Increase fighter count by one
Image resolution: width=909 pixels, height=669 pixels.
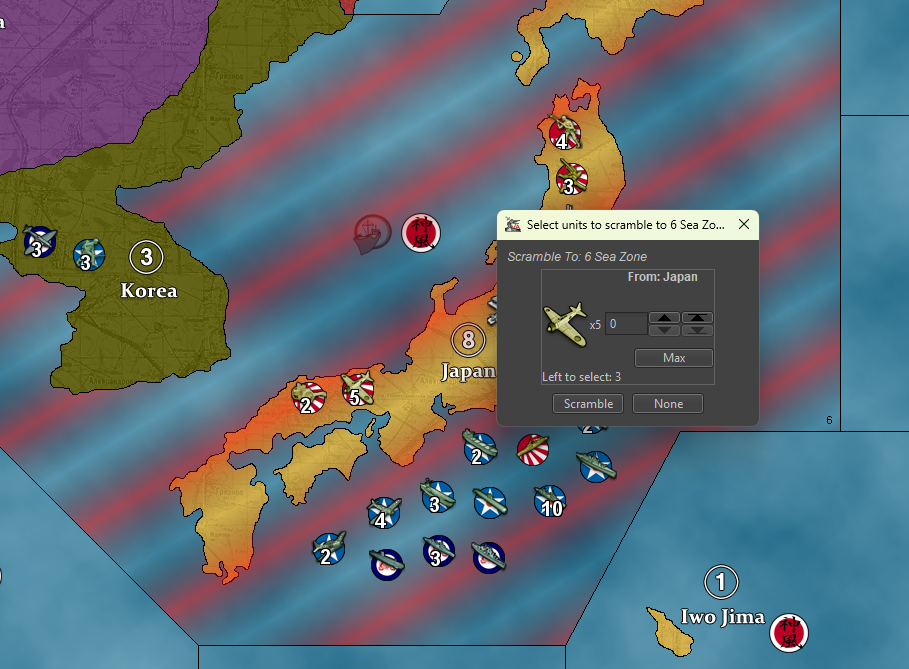pos(665,318)
